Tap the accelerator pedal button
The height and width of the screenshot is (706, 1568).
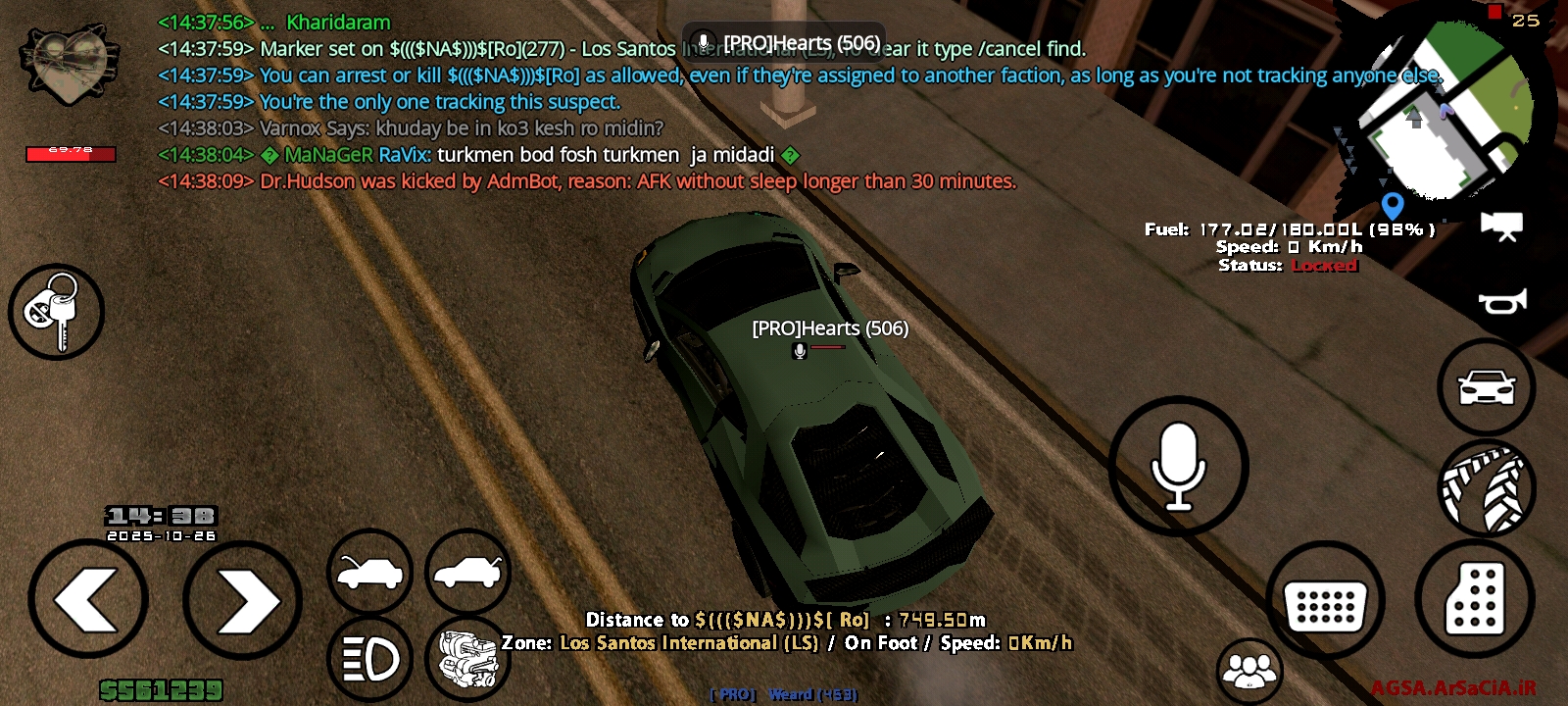1474,598
